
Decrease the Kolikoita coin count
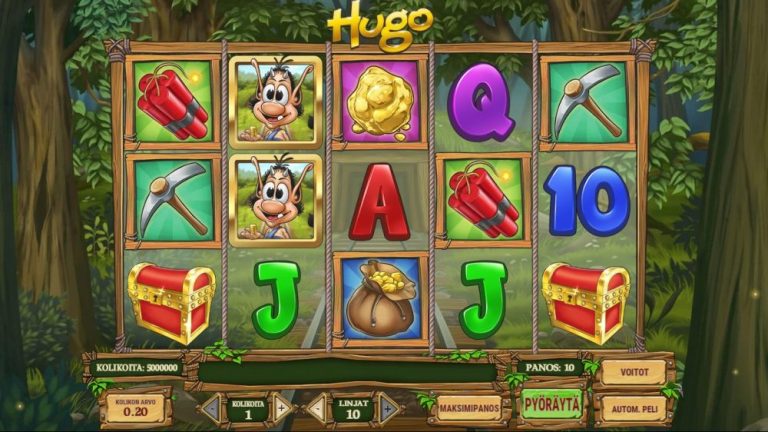212,407
